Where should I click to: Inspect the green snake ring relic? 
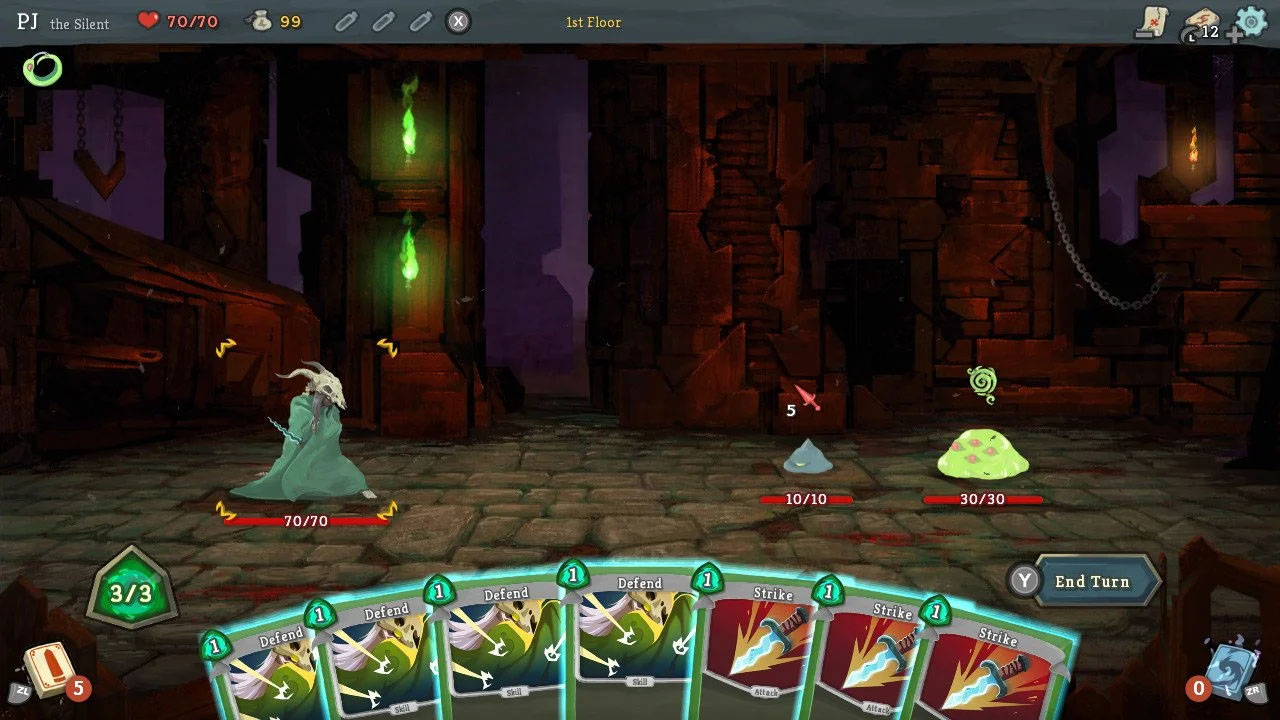pyautogui.click(x=43, y=69)
